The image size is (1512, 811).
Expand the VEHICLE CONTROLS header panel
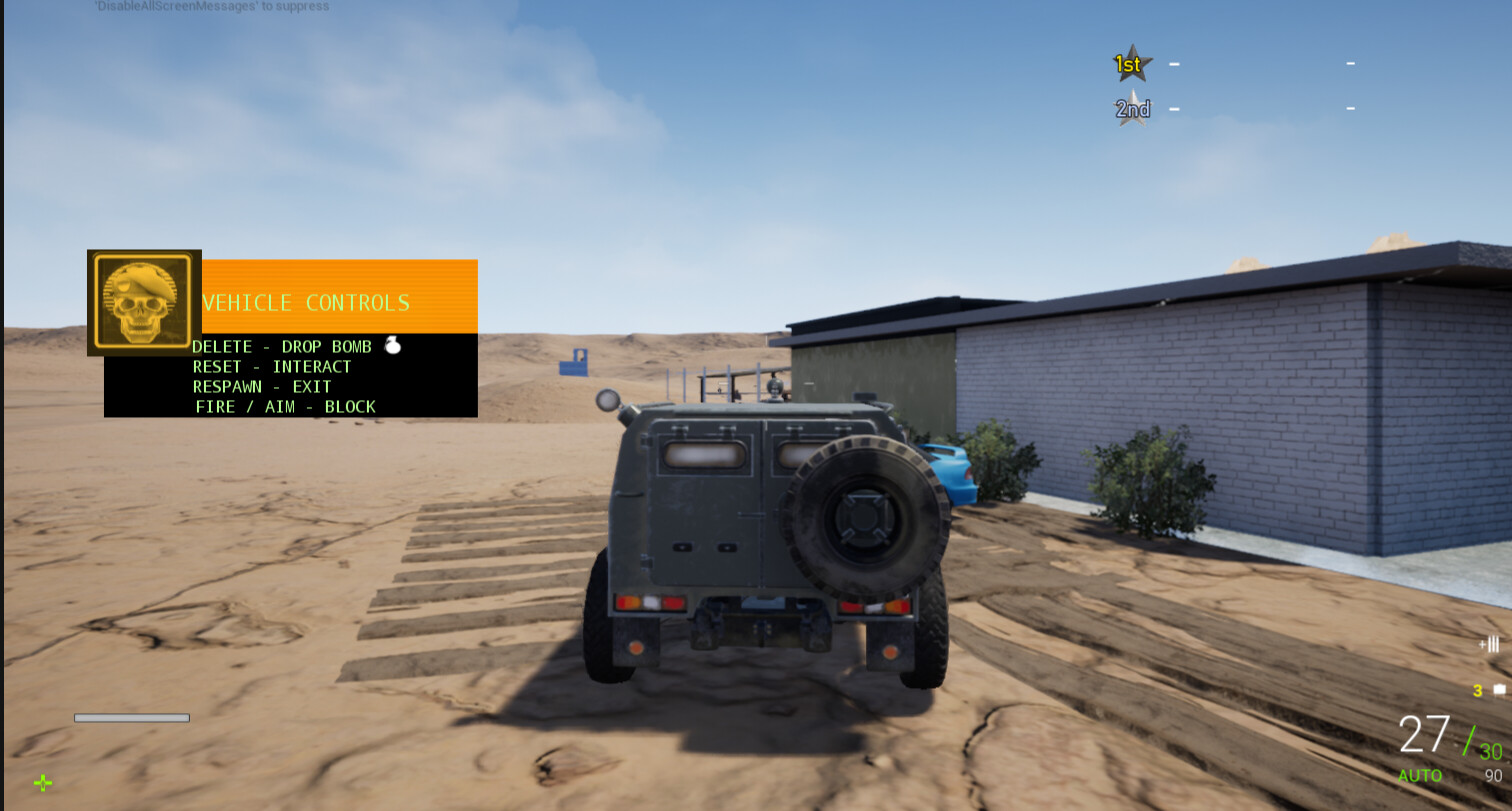point(305,303)
